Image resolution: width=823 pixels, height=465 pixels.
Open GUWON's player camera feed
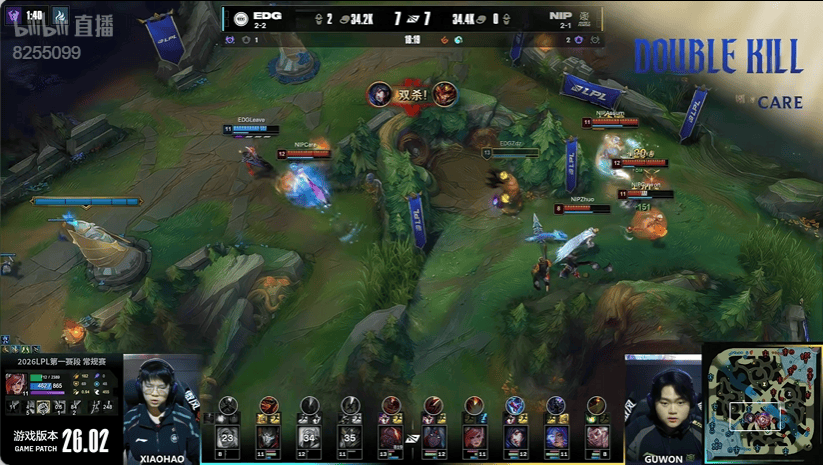click(662, 408)
